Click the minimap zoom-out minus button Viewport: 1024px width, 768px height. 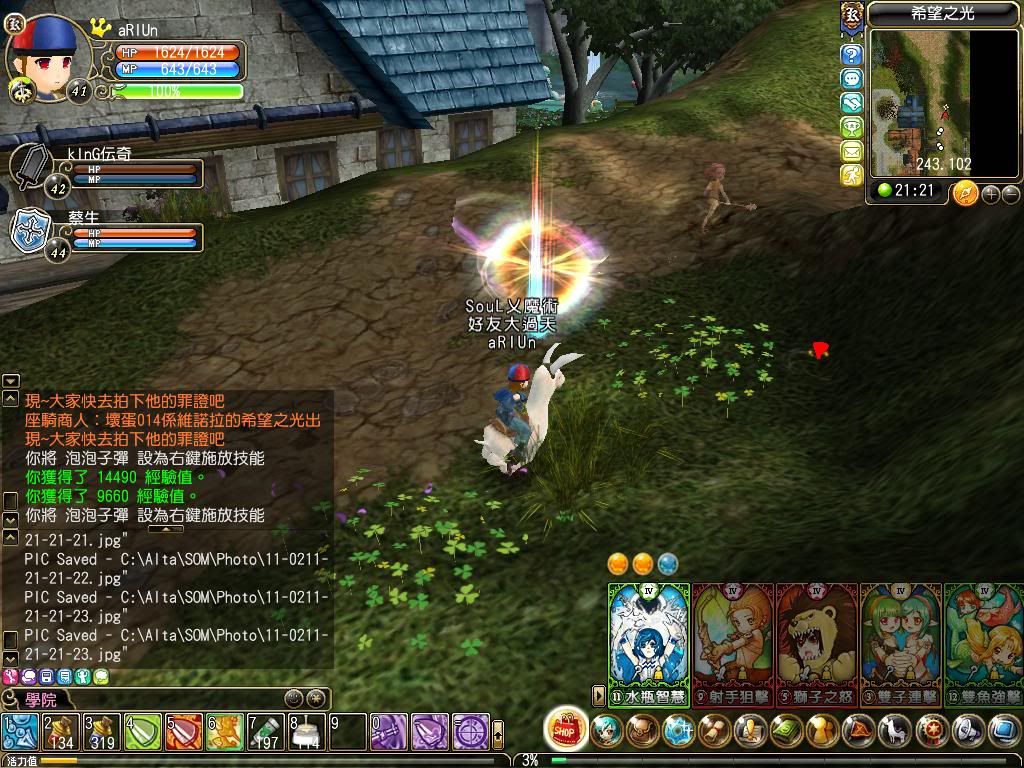1010,194
